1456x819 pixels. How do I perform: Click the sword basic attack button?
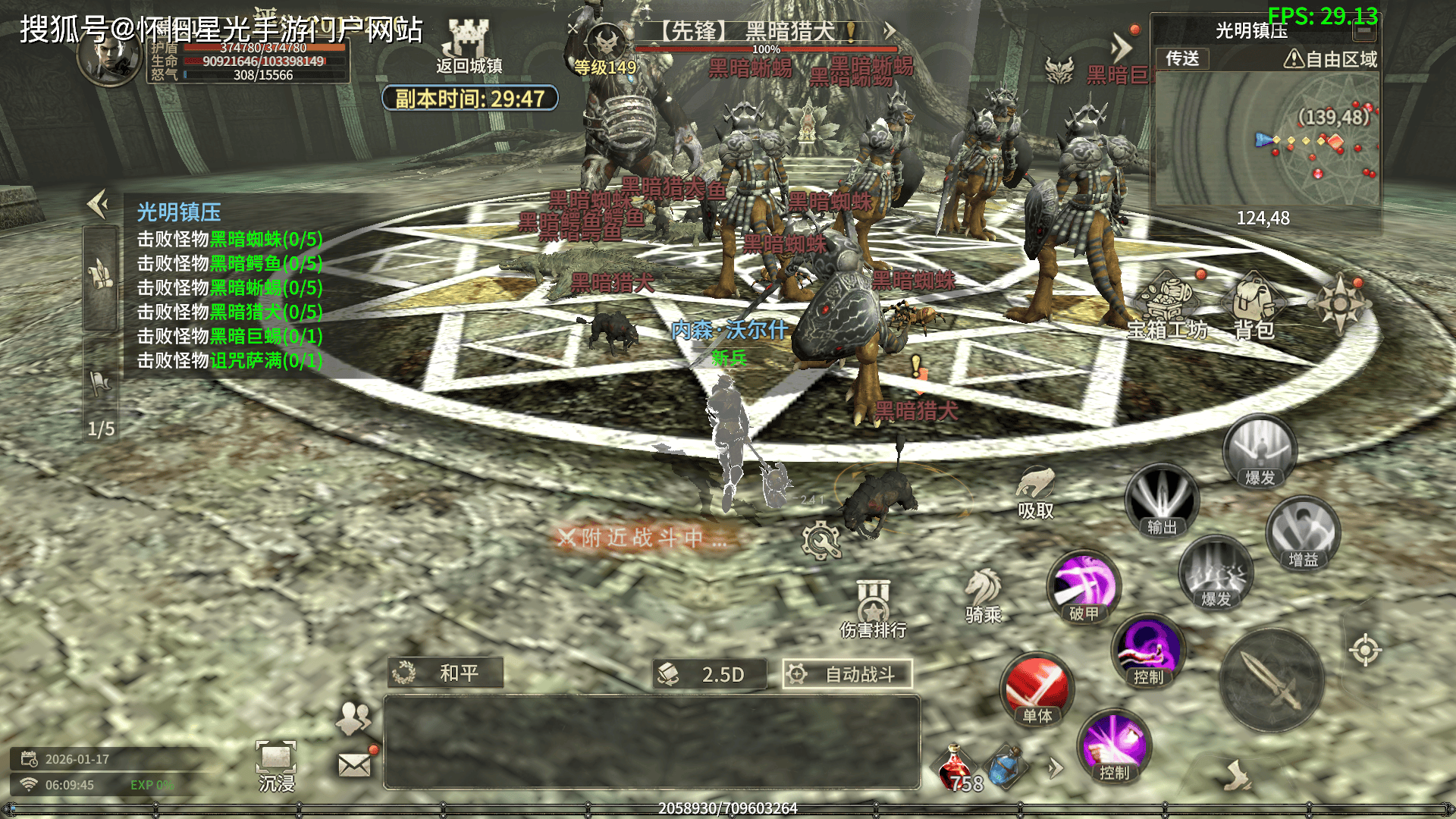(x=1272, y=680)
